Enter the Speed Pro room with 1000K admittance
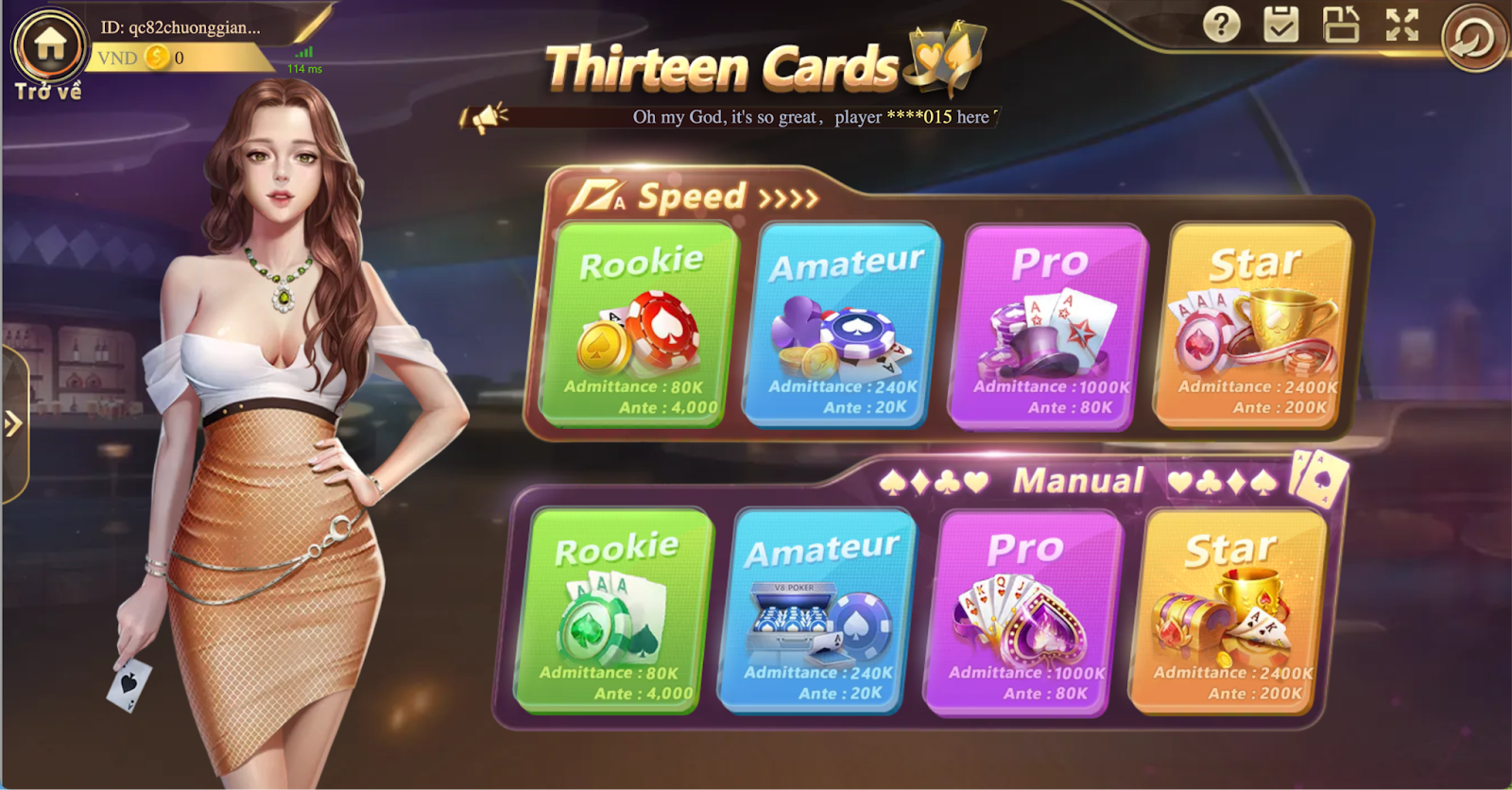This screenshot has height=790, width=1512. [x=1049, y=326]
